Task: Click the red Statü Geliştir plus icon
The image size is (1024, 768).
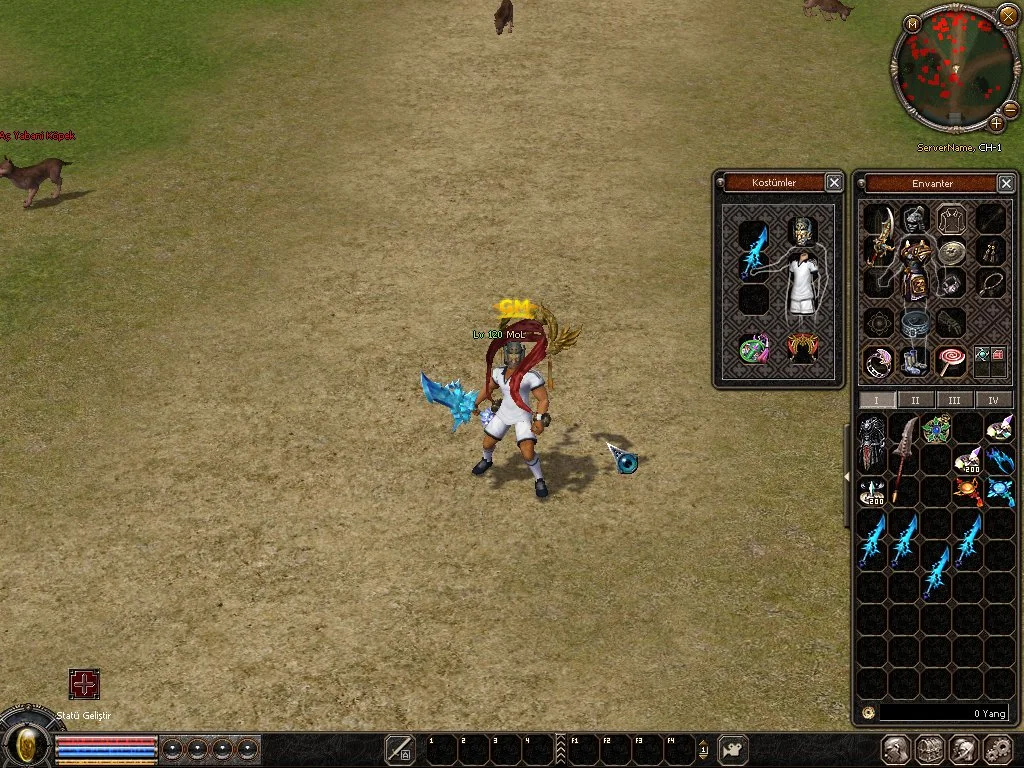Action: (84, 684)
